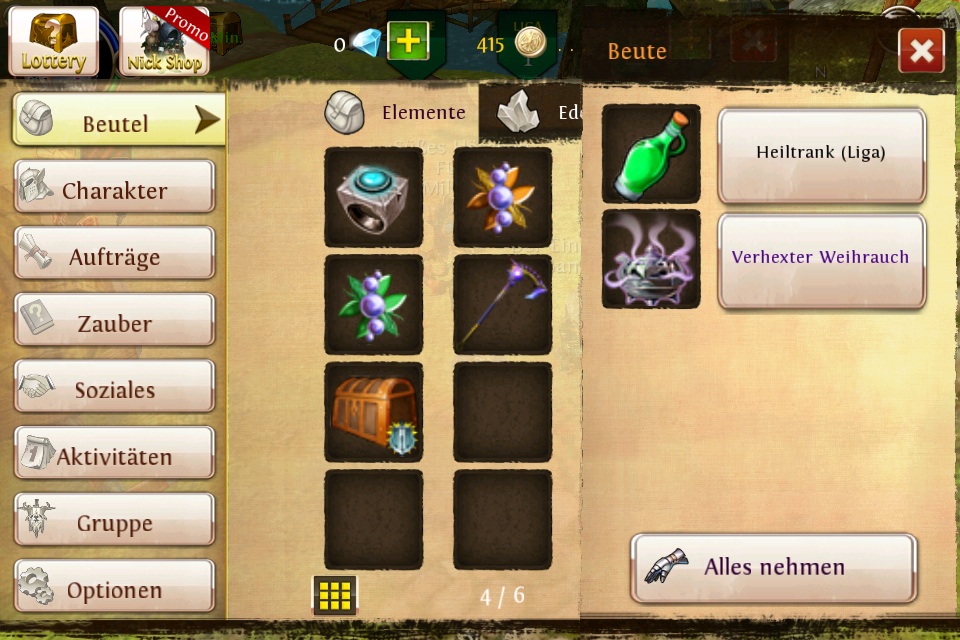Image resolution: width=960 pixels, height=640 pixels.
Task: Open the Lottery chest
Action: (x=54, y=41)
